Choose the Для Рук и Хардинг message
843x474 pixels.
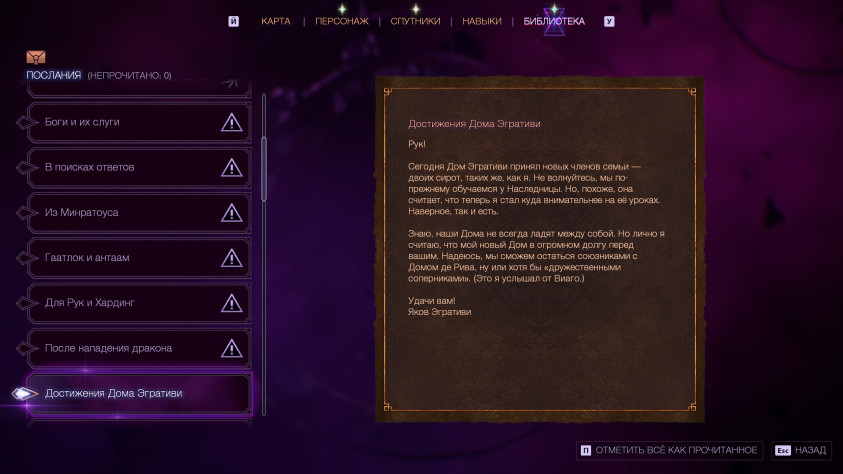pyautogui.click(x=138, y=303)
